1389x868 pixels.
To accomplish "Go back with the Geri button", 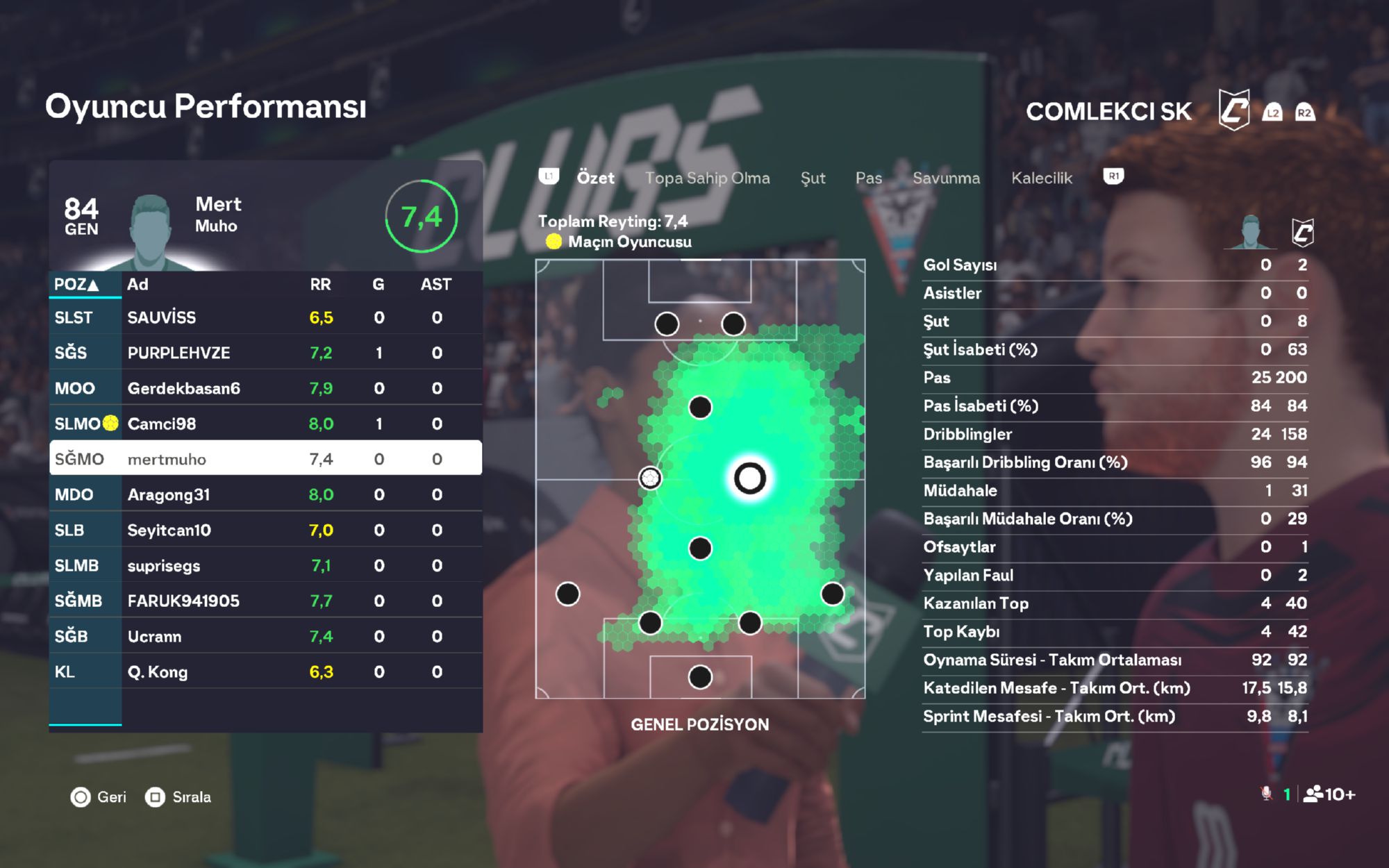I will 99,797.
